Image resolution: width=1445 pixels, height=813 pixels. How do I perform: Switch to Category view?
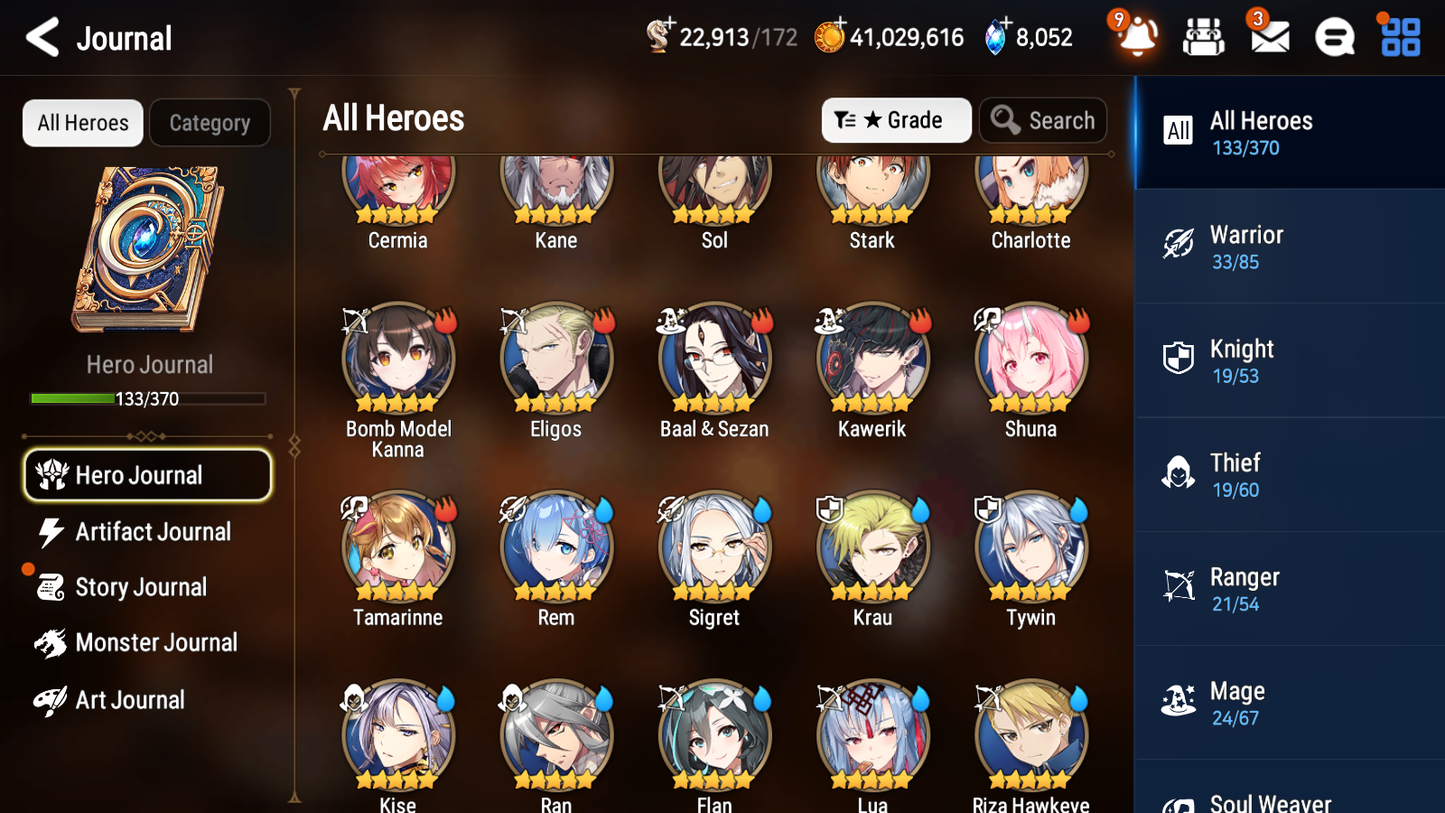point(210,122)
